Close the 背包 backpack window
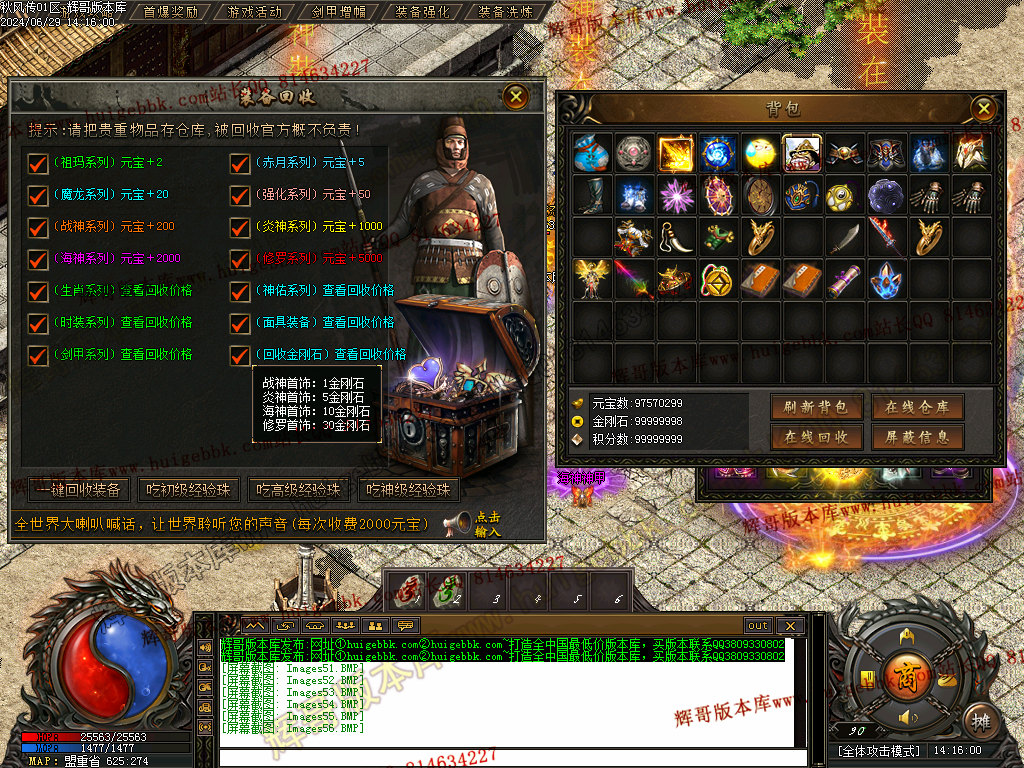Screen dimensions: 1024x768 pyautogui.click(x=984, y=108)
